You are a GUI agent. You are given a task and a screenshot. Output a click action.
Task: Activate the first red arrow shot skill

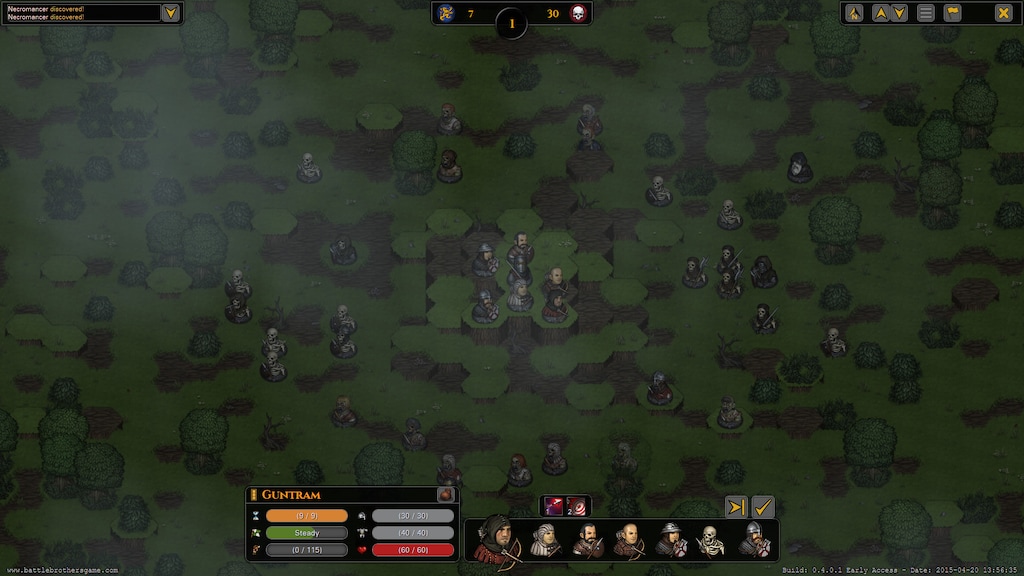click(554, 506)
